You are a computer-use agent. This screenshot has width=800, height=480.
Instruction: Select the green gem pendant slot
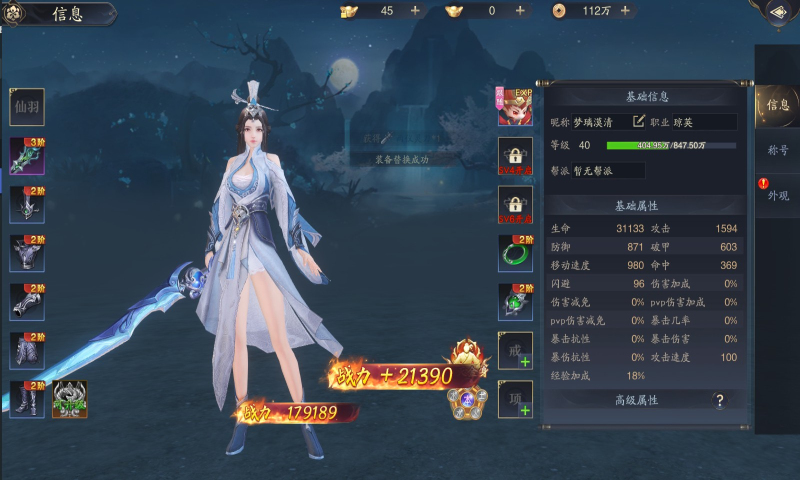(515, 302)
